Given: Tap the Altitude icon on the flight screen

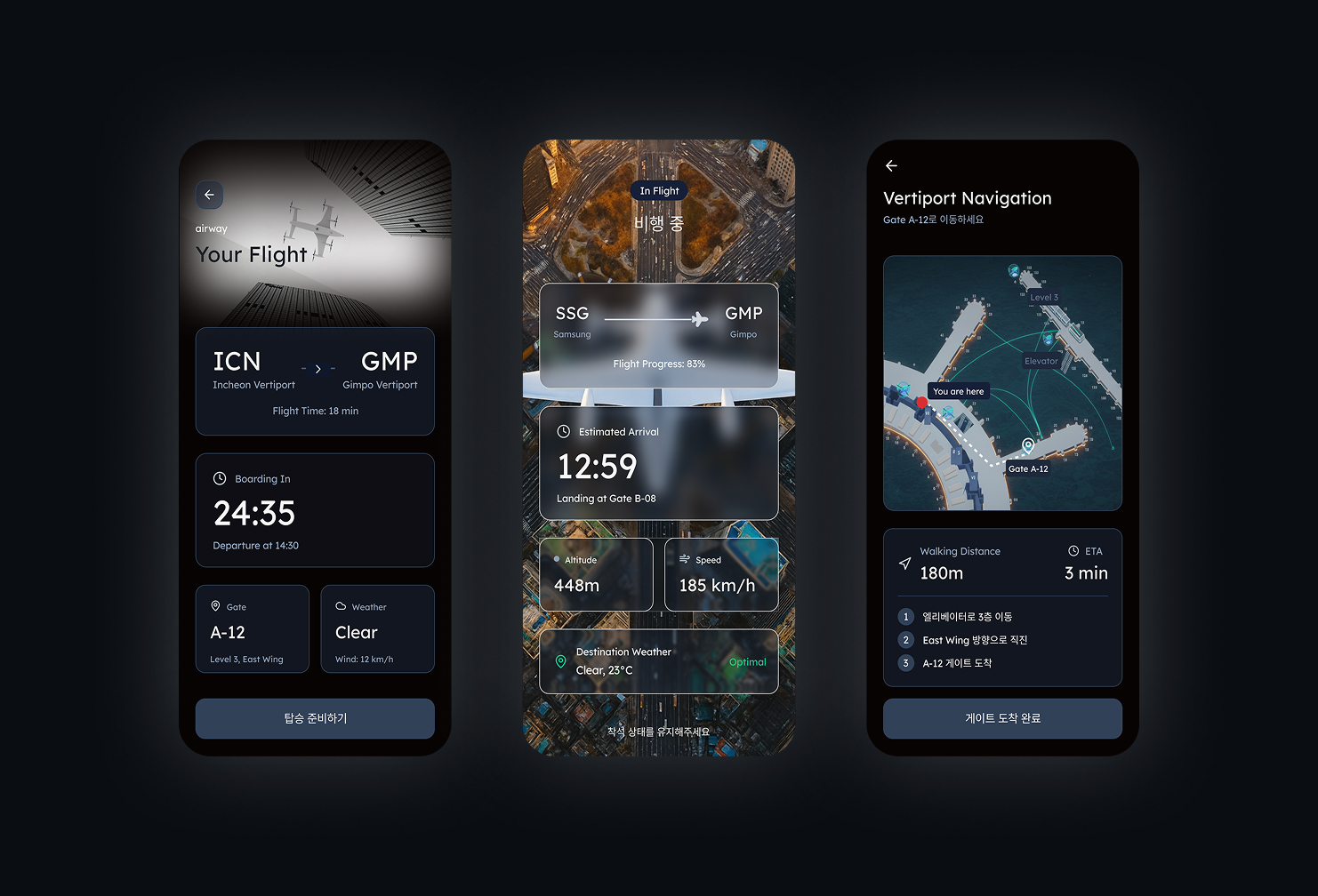Looking at the screenshot, I should point(557,560).
